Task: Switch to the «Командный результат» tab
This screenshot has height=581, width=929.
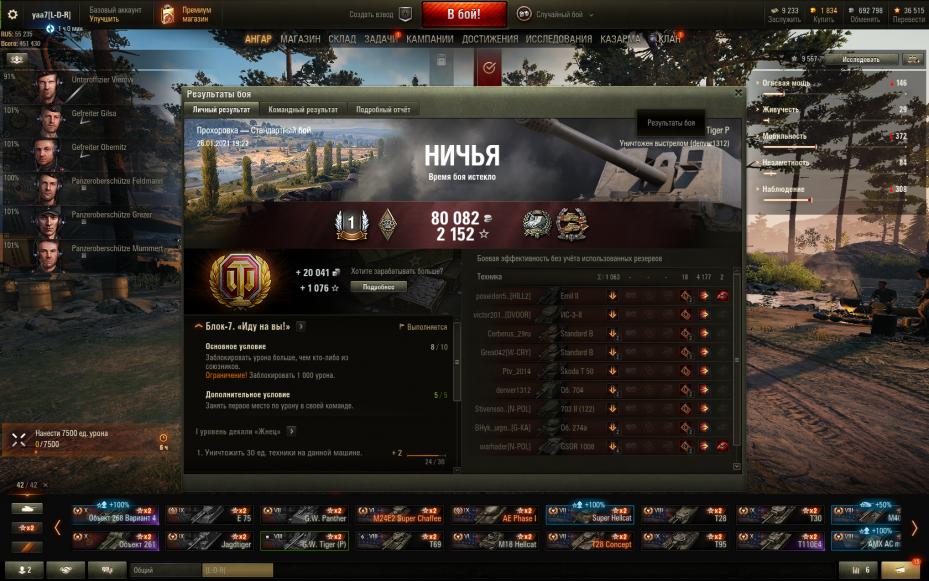Action: pos(302,109)
